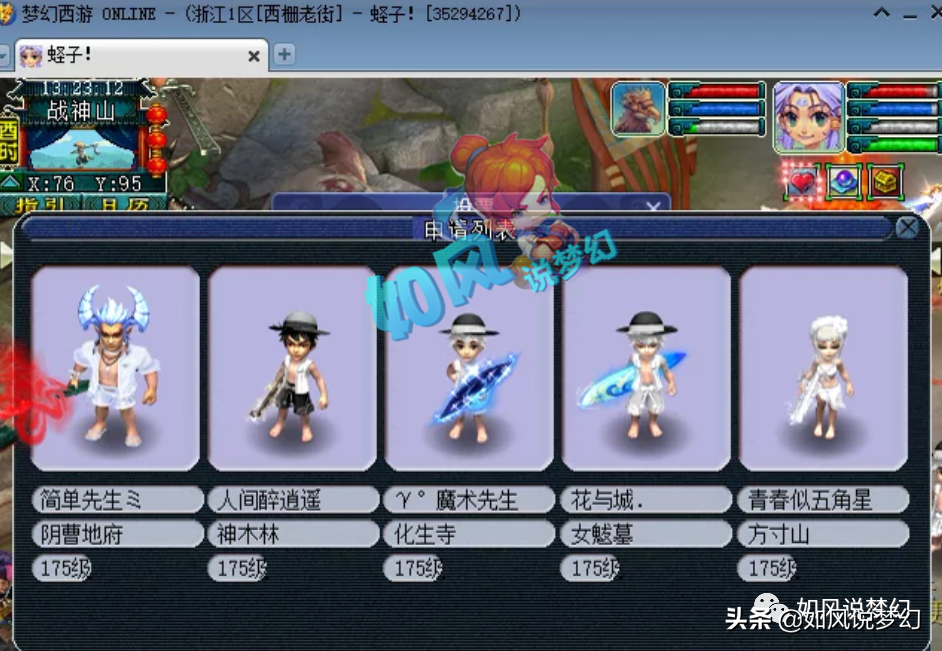
Task: Open the golden treasure chest icon
Action: 886,182
